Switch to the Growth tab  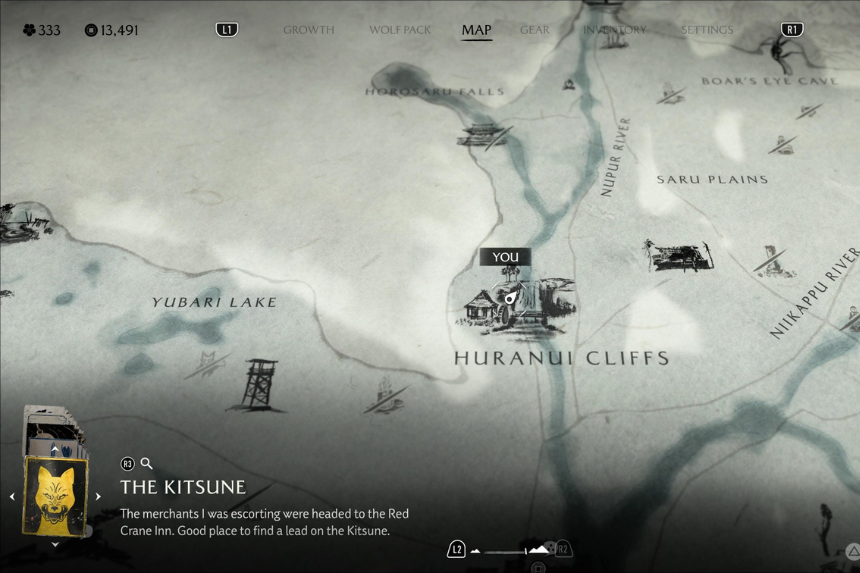[308, 30]
